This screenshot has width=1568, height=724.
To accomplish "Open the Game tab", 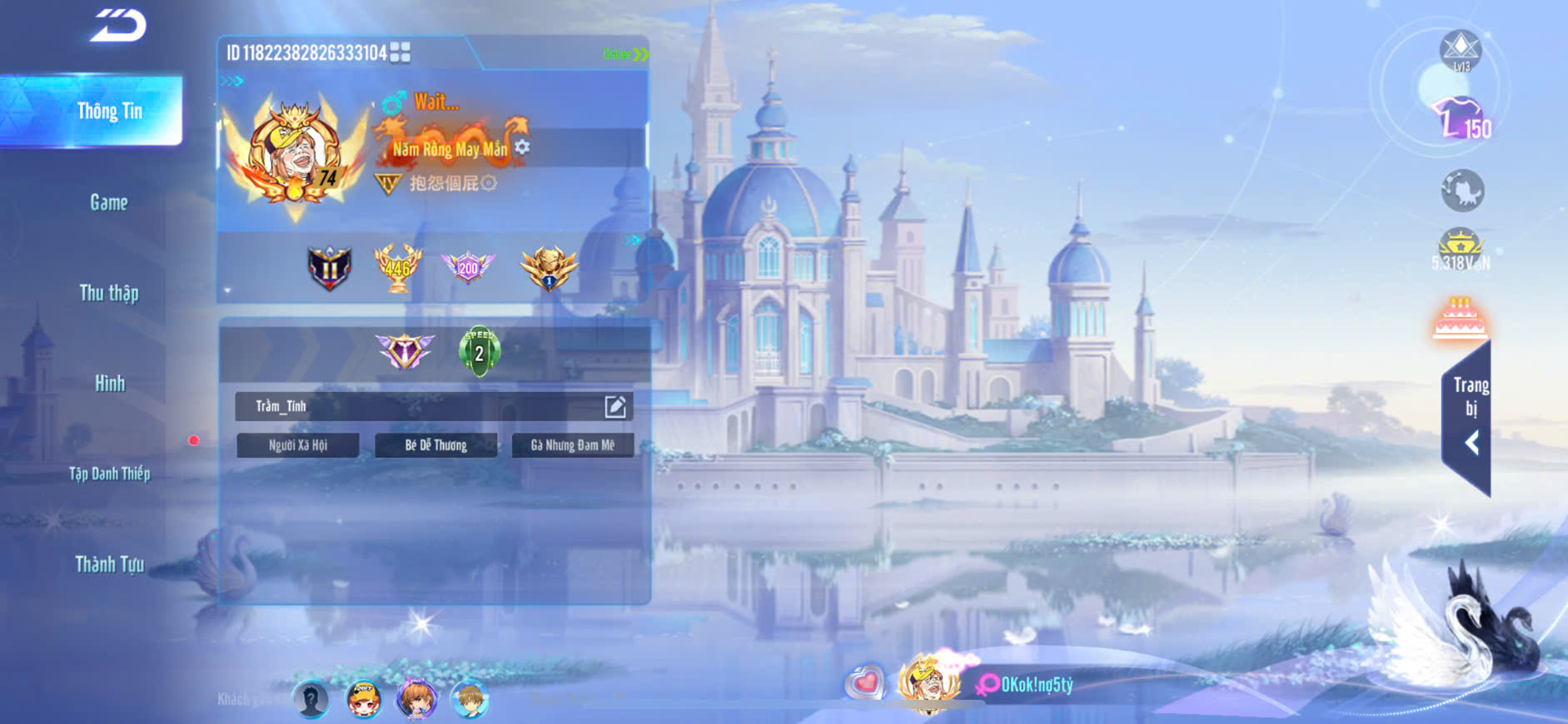I will (109, 202).
